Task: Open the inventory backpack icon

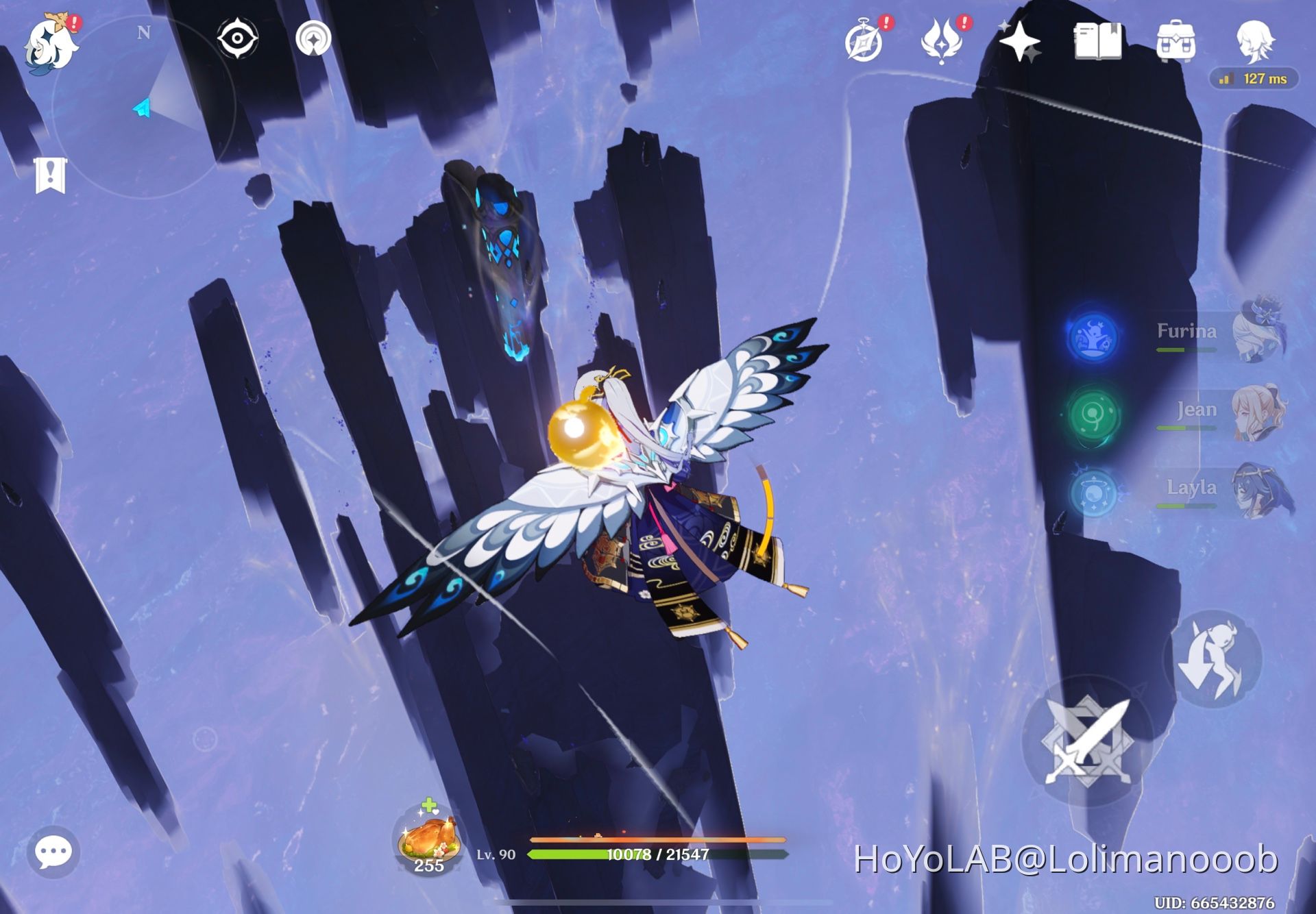Action: coord(1177,40)
